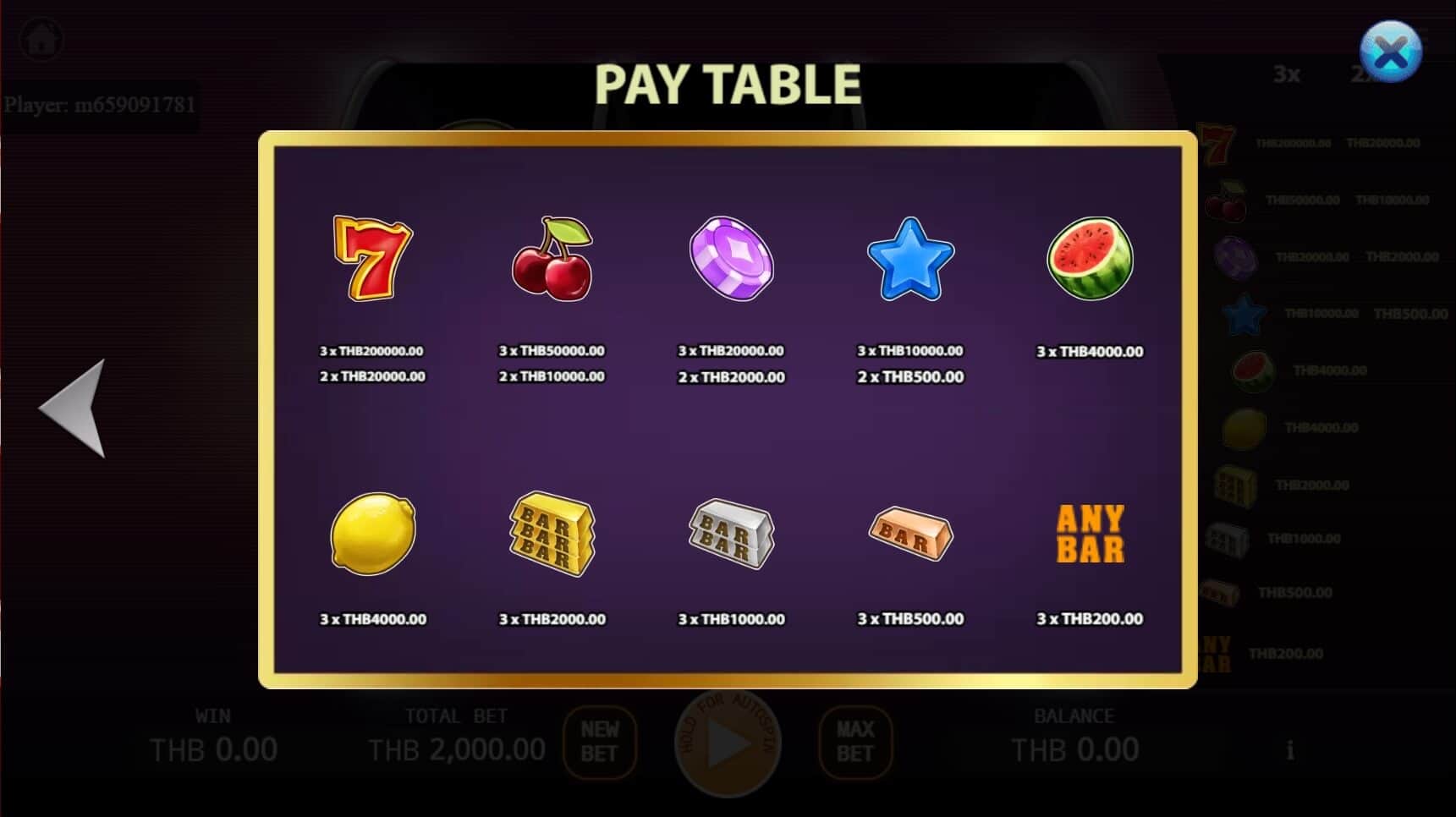Select the purple chip symbol
1456x817 pixels.
[732, 258]
